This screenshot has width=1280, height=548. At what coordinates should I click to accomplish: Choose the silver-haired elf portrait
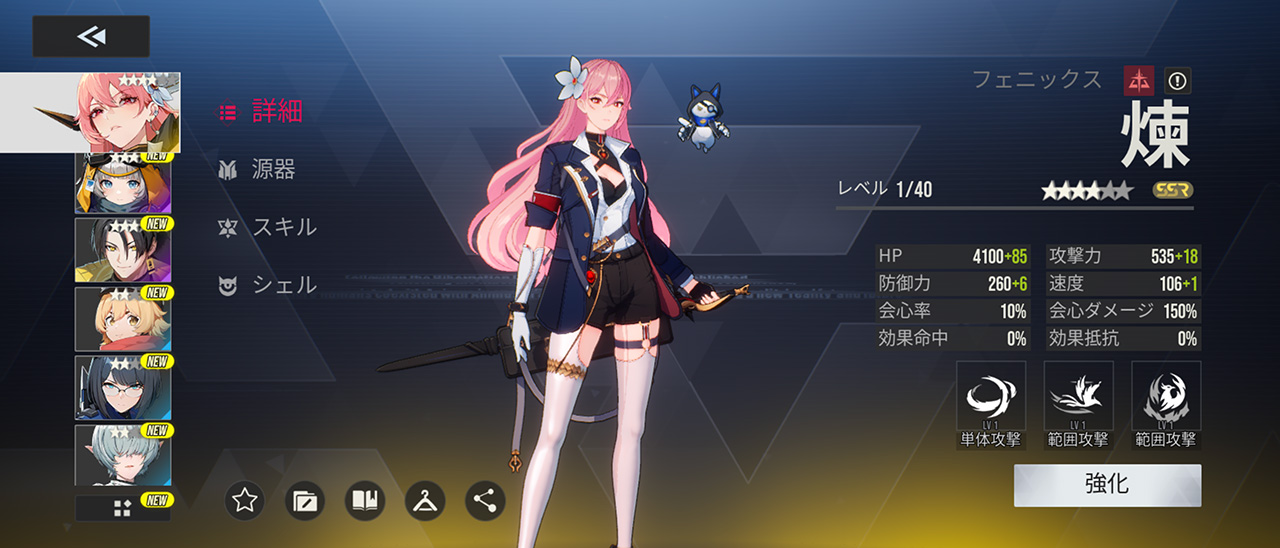(x=122, y=455)
